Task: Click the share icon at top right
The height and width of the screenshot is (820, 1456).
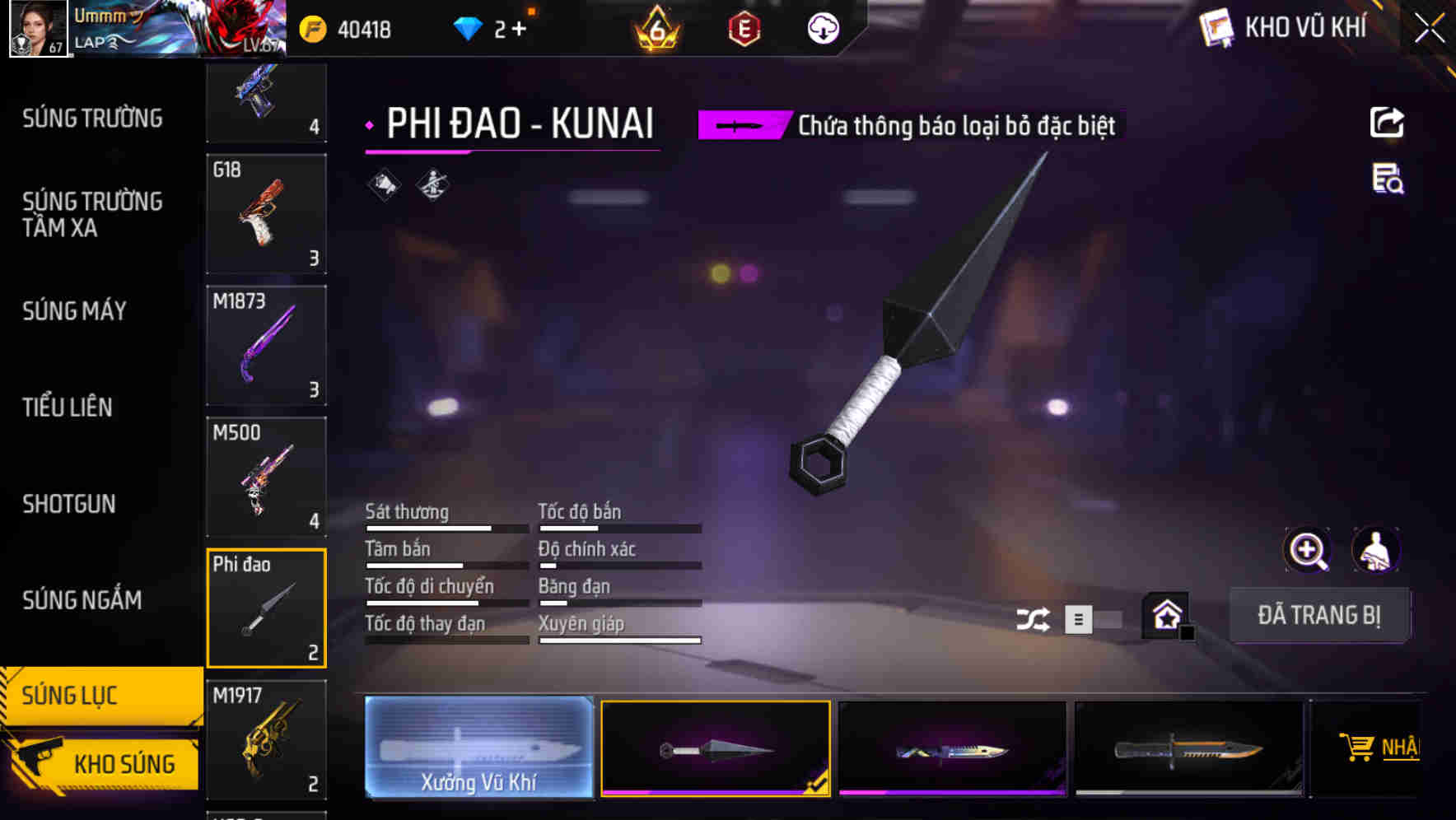Action: 1387,122
